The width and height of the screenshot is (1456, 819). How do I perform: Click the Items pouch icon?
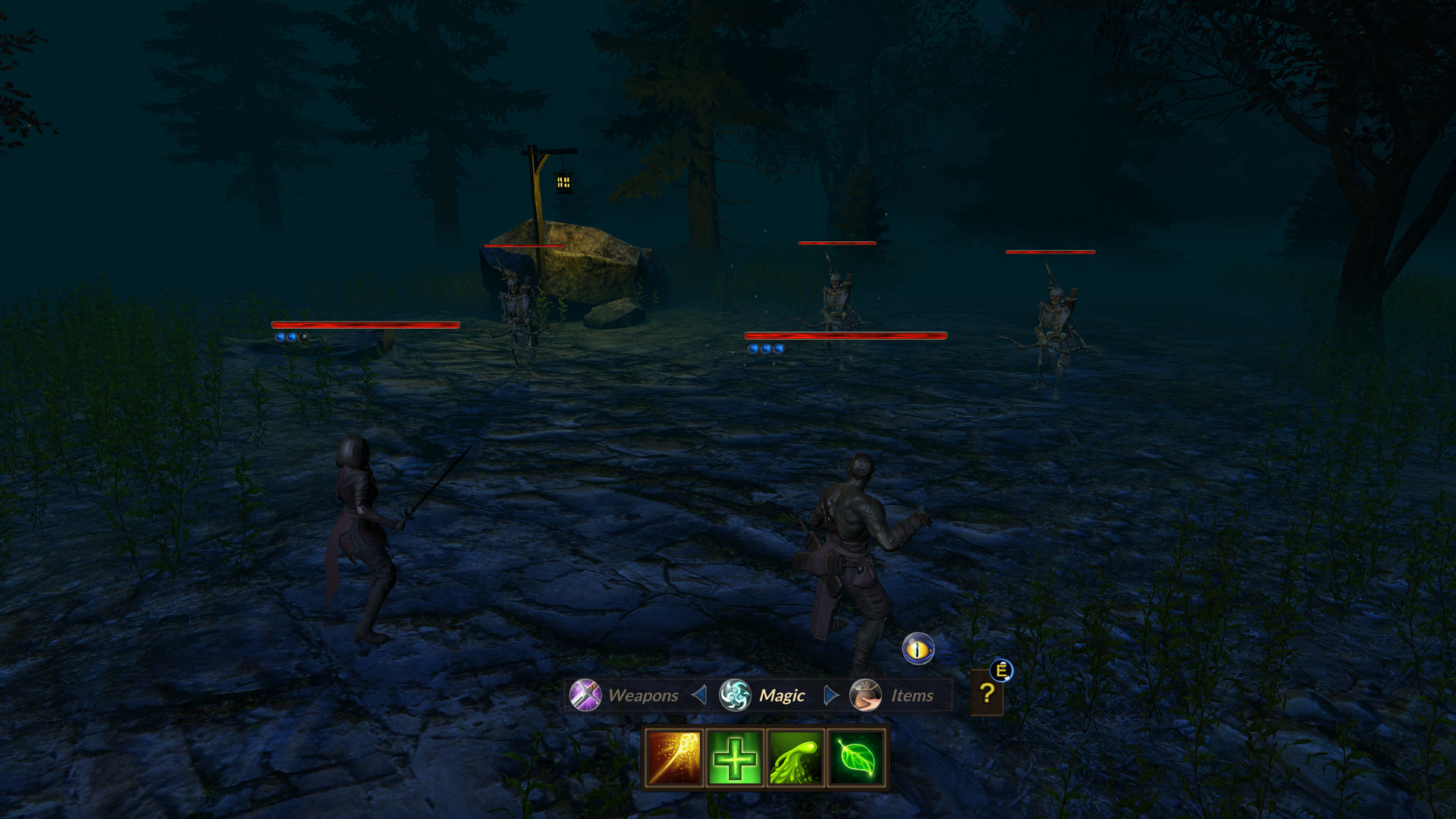click(867, 695)
